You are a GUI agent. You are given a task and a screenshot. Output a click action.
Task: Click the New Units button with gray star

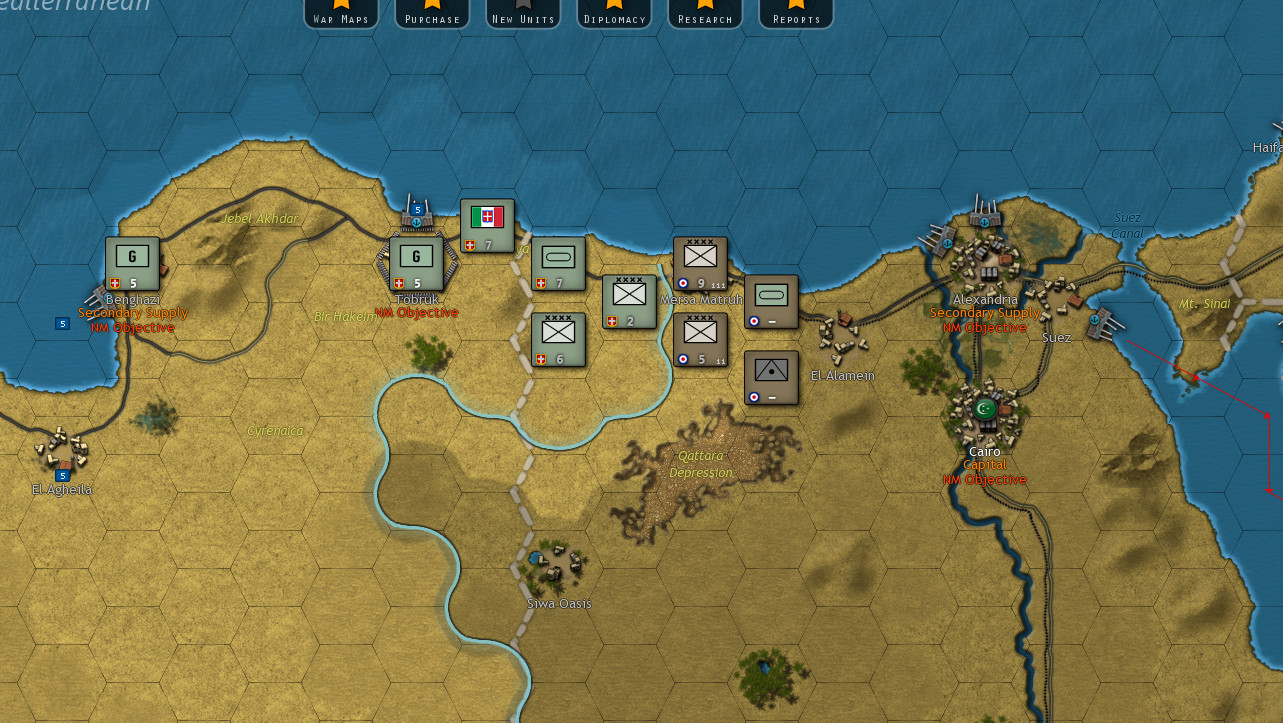tap(522, 14)
